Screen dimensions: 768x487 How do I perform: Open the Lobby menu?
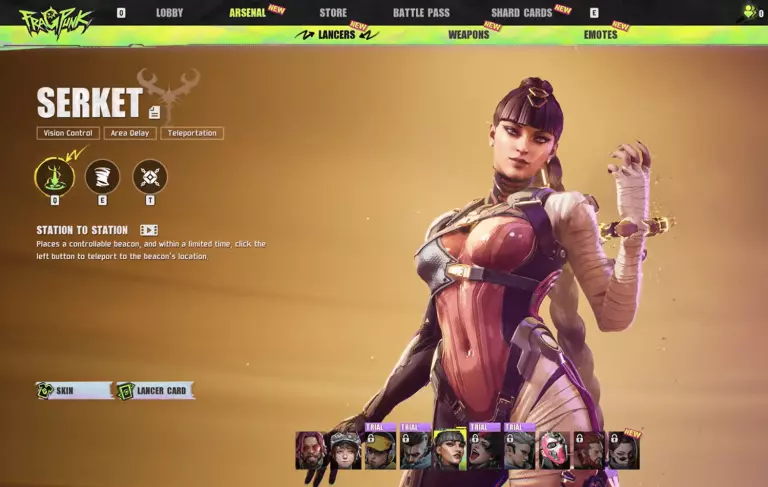point(169,13)
